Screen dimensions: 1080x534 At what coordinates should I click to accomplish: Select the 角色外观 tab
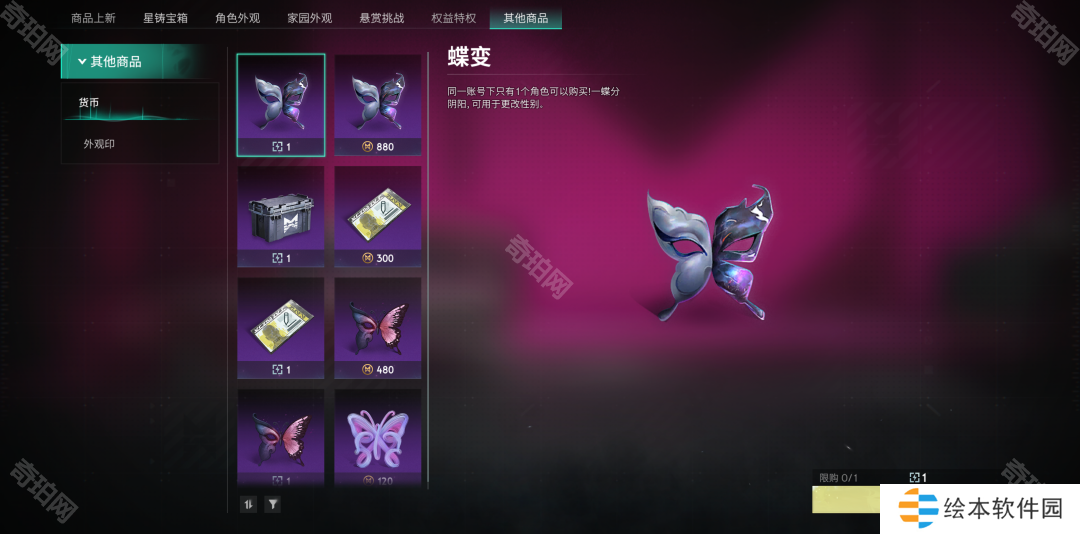[237, 18]
